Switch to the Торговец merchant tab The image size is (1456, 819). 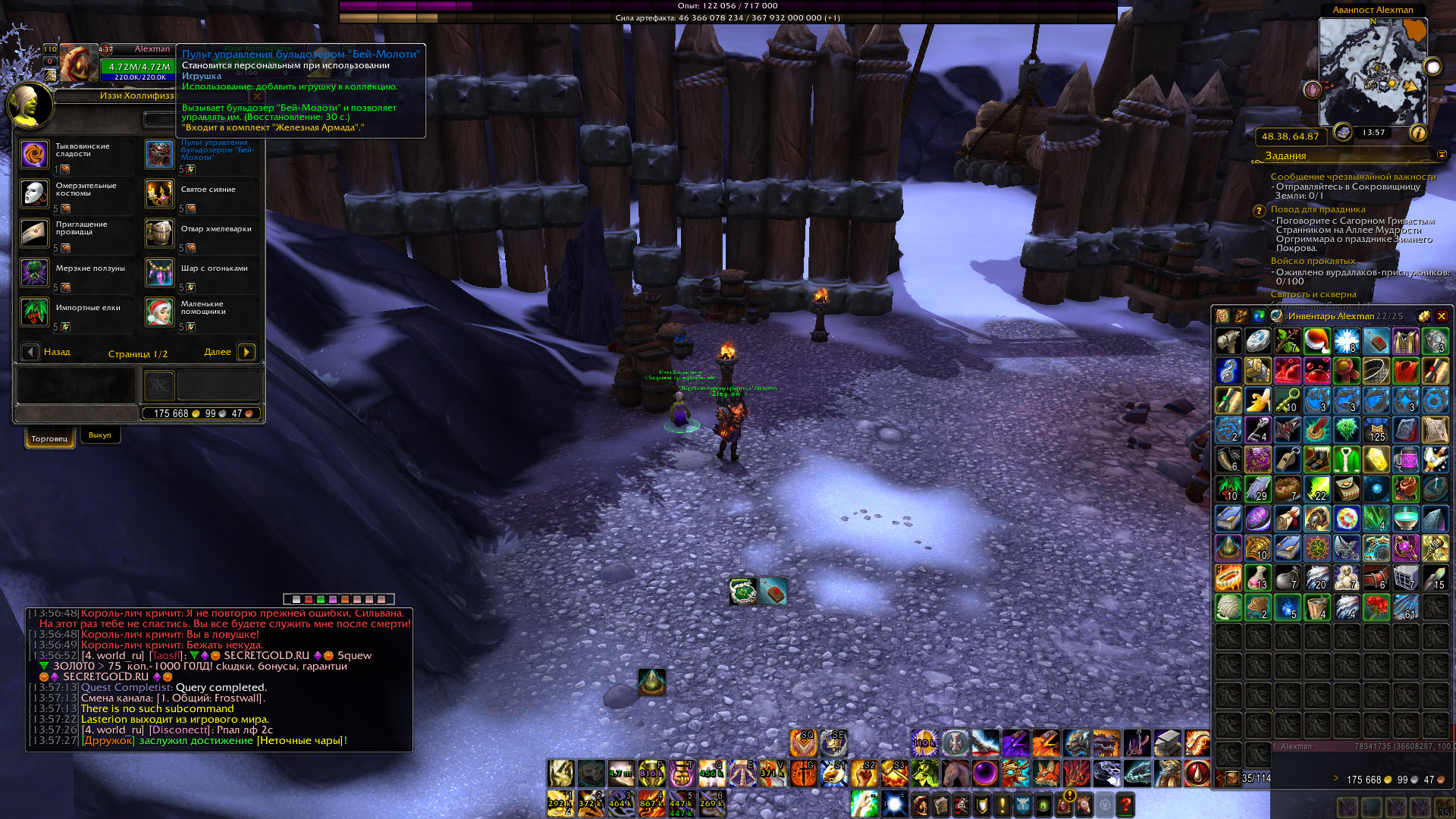click(x=49, y=438)
